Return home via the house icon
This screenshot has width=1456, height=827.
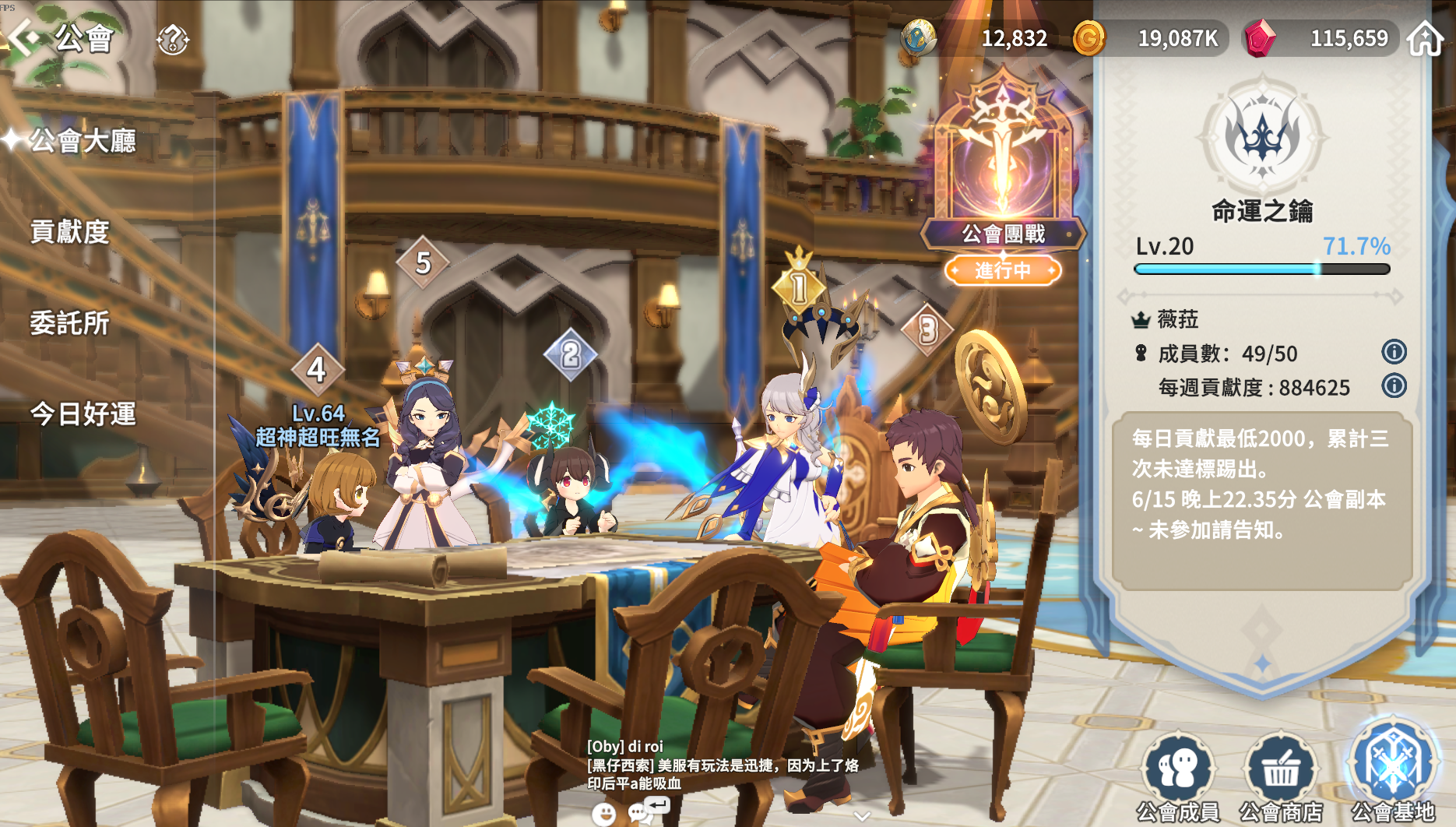[x=1425, y=38]
